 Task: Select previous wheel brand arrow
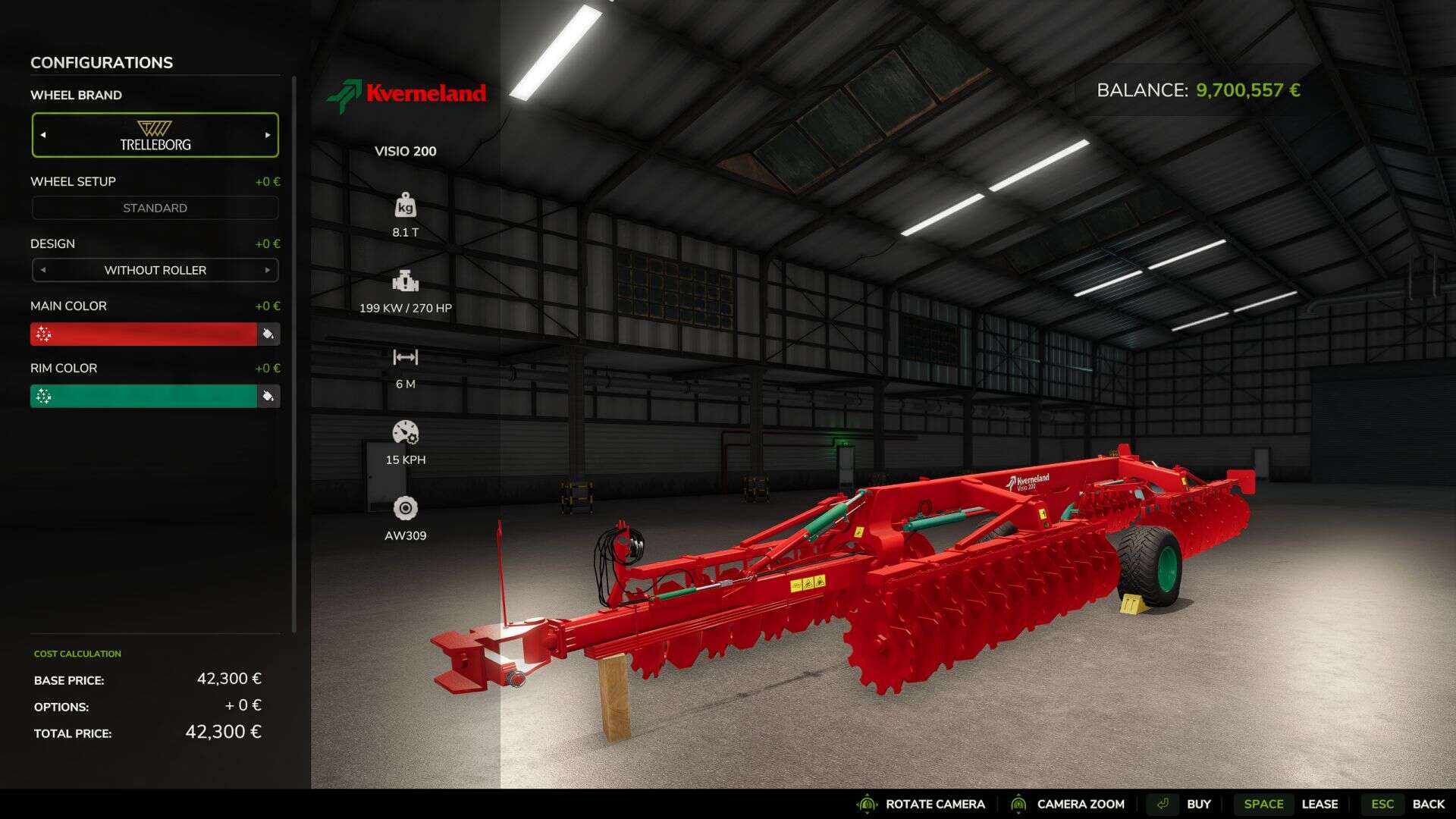coord(43,135)
